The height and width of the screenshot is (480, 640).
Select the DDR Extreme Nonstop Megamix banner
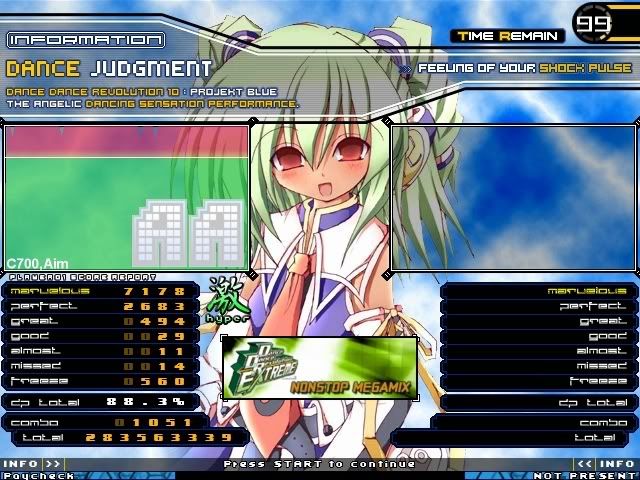[x=319, y=367]
